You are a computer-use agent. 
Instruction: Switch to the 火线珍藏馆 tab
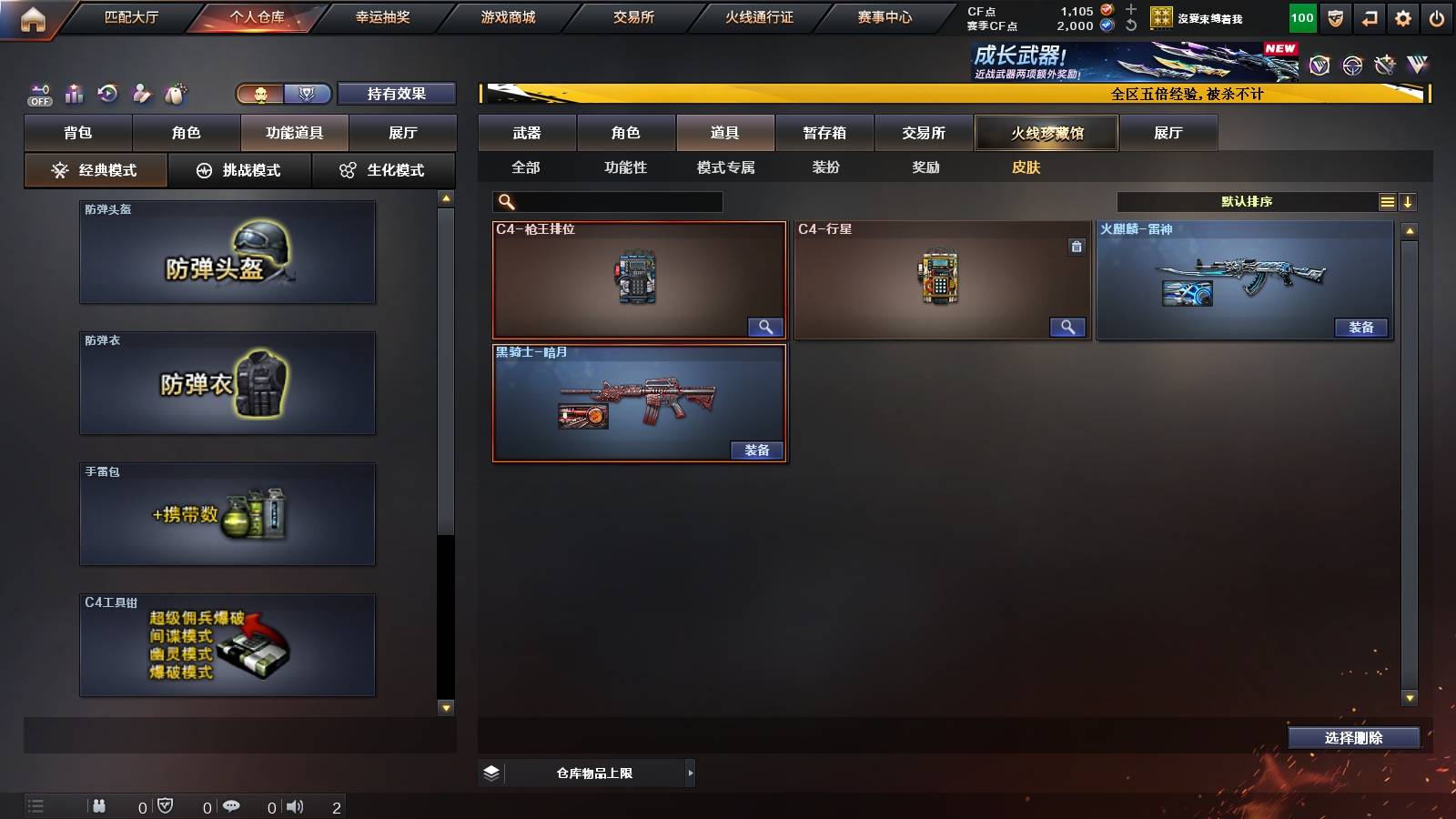point(1046,133)
